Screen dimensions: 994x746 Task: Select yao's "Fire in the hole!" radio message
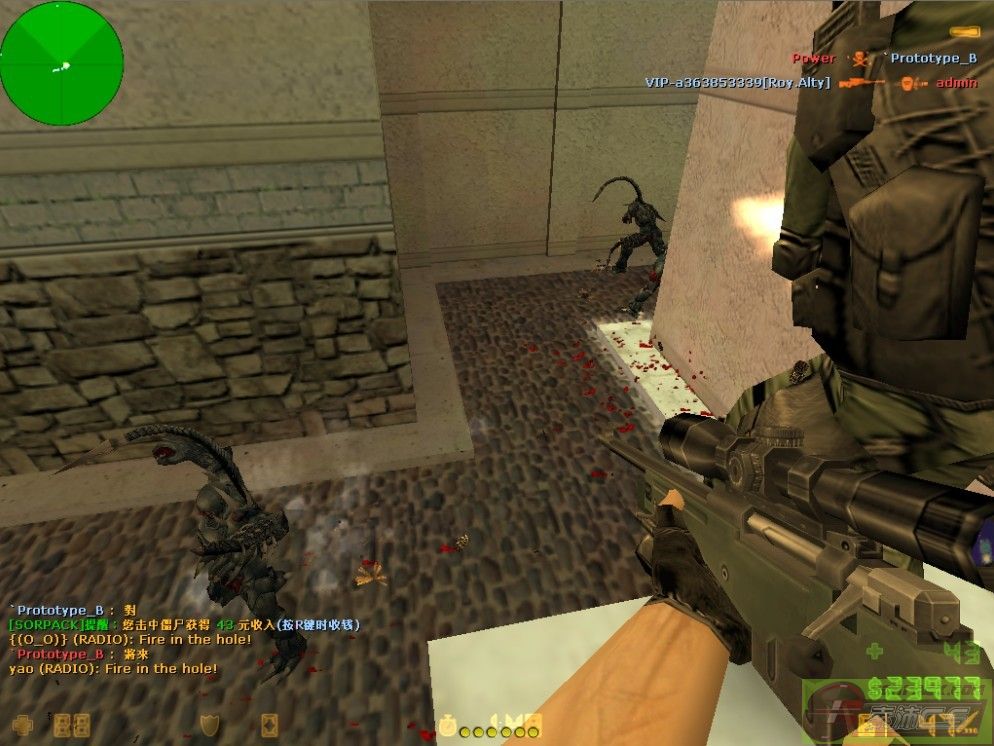[x=113, y=668]
